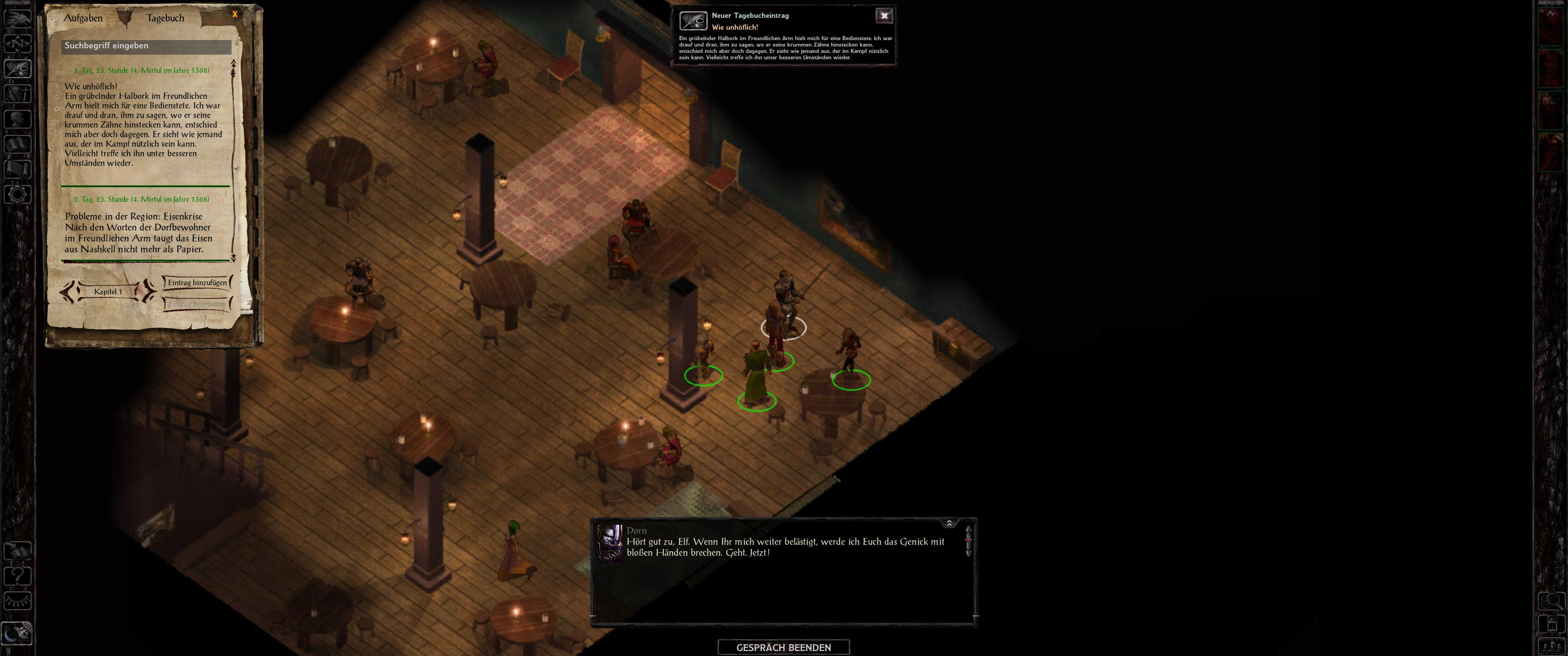Screen dimensions: 1568x656
Task: Click Eintrag hinzufügen to add an entry
Action: tap(197, 282)
